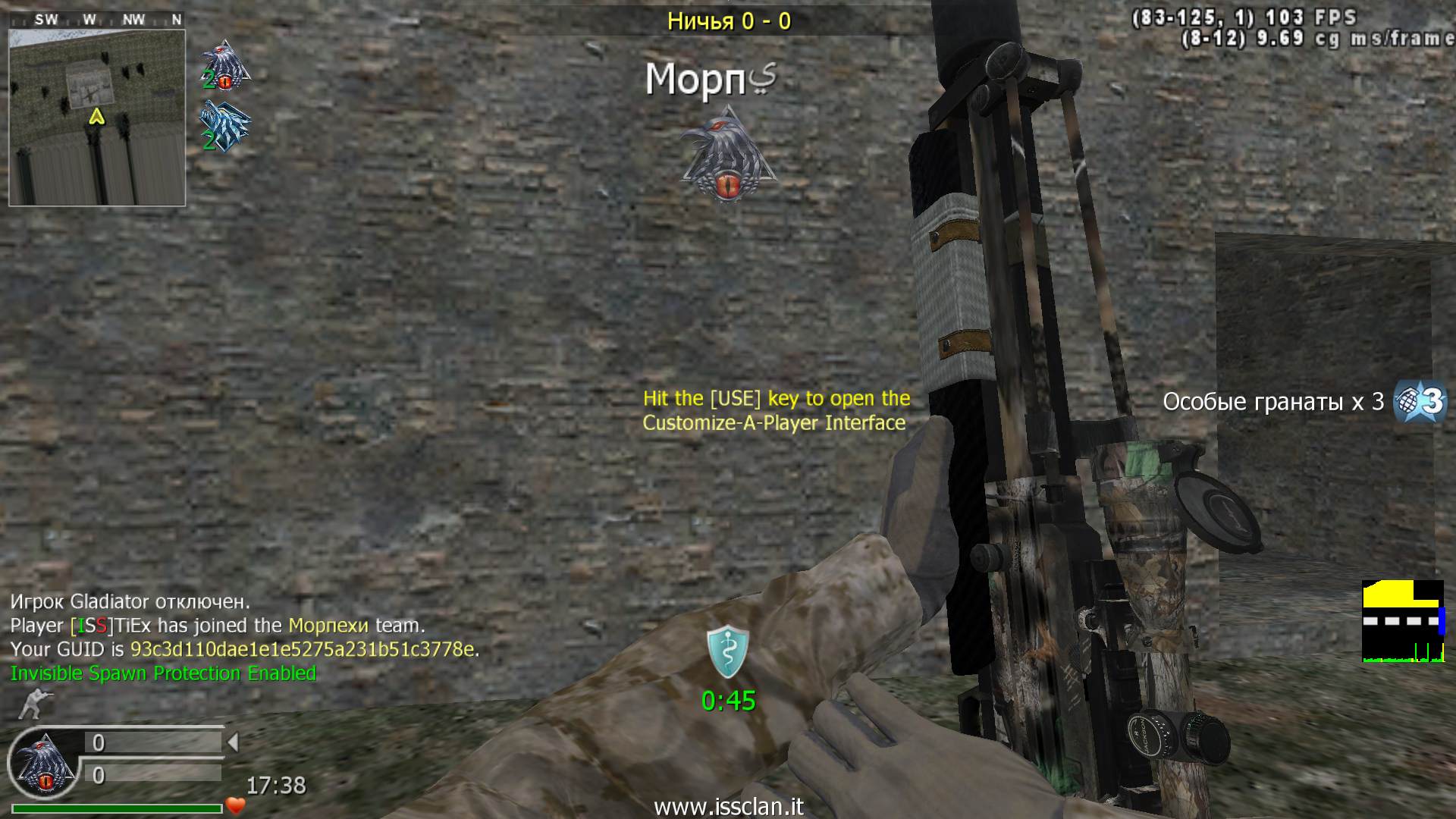Screen dimensions: 1456x819
Task: Click the blue wolf team score icon
Action: [226, 126]
